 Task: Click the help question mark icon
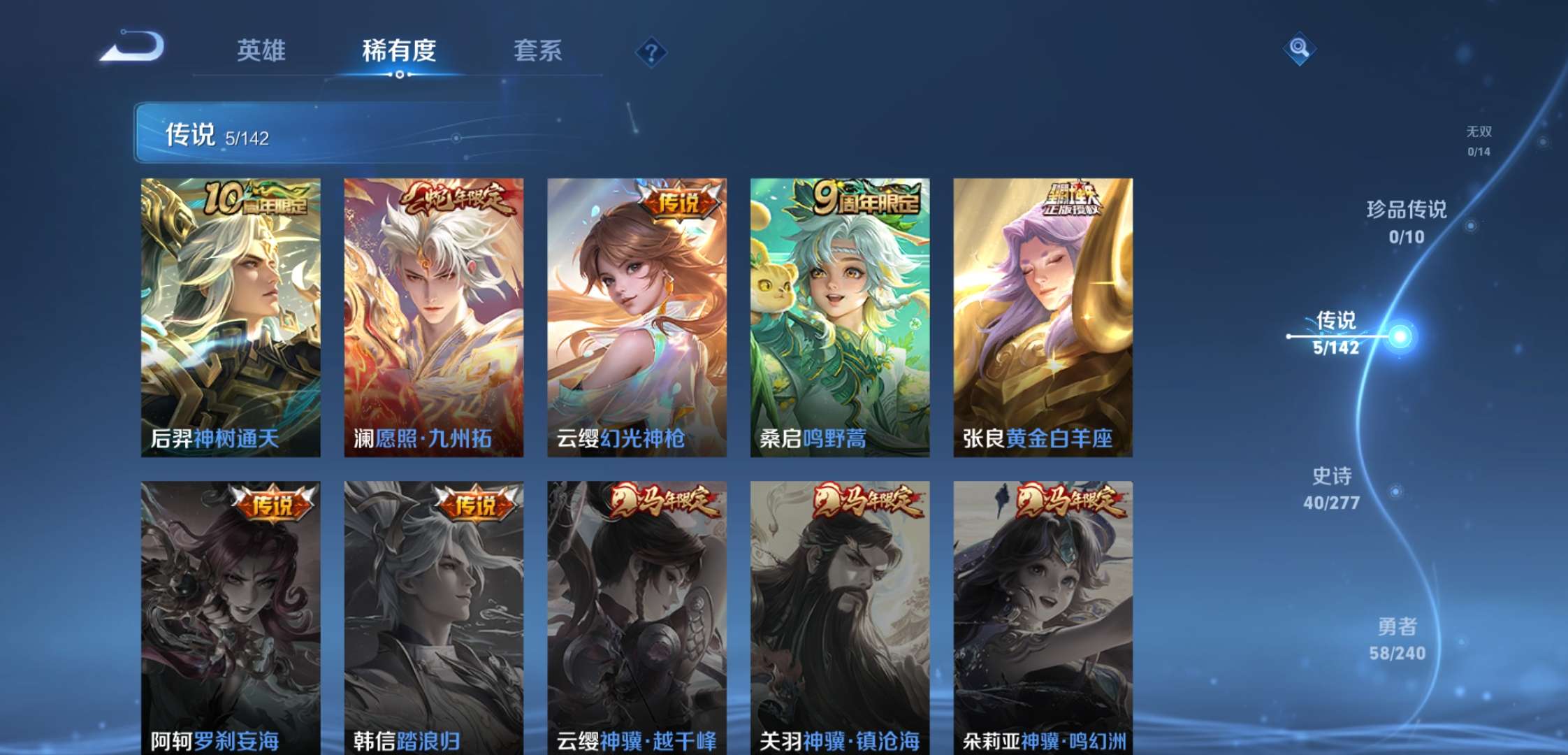point(651,50)
